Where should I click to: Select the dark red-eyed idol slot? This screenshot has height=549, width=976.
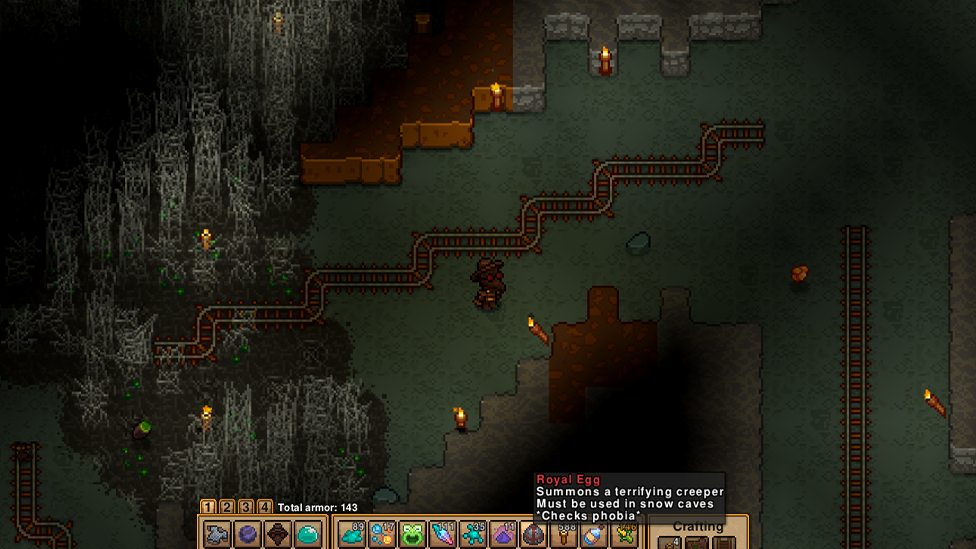[x=278, y=535]
